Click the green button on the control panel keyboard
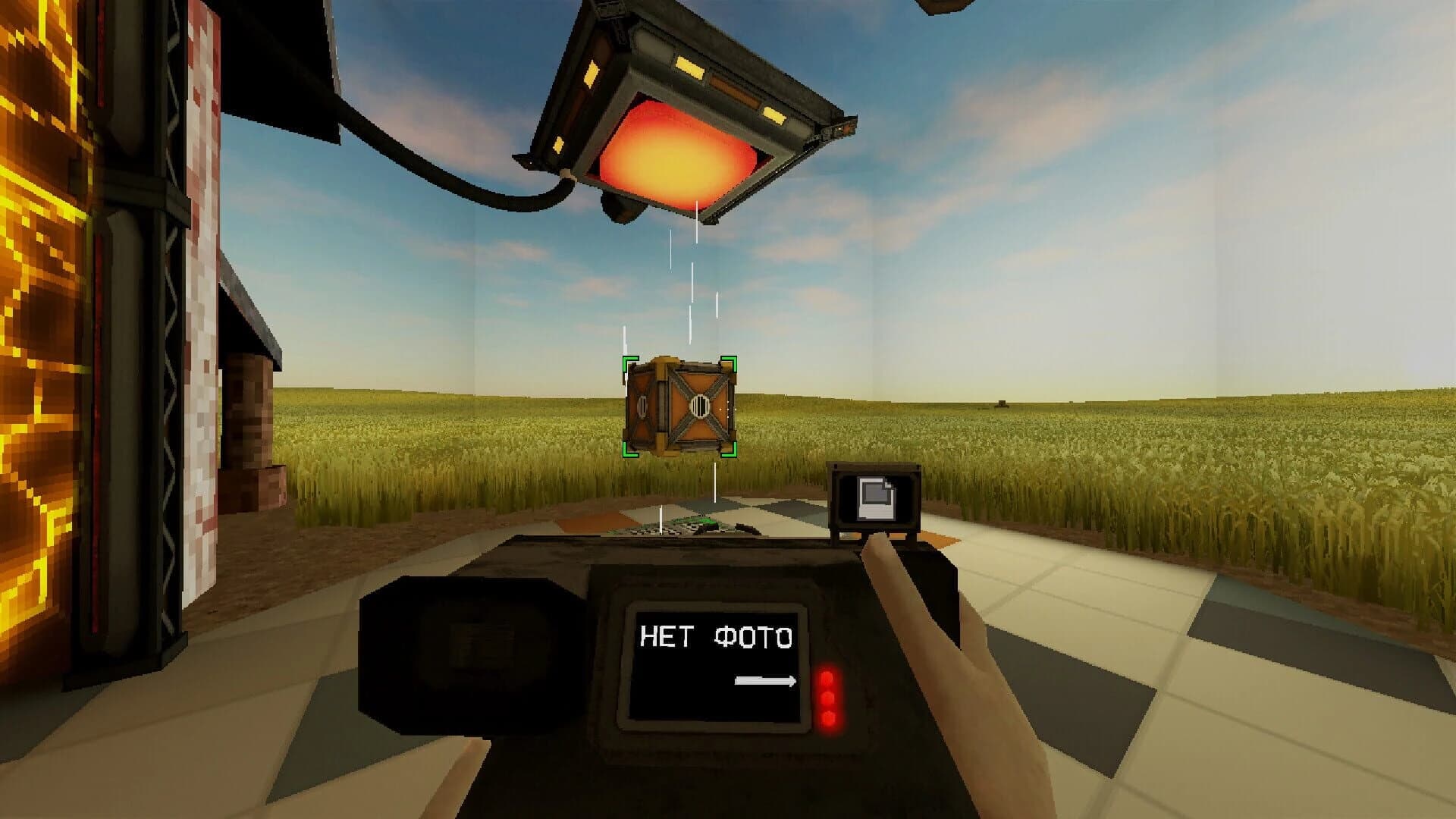This screenshot has width=1456, height=819. 694,522
